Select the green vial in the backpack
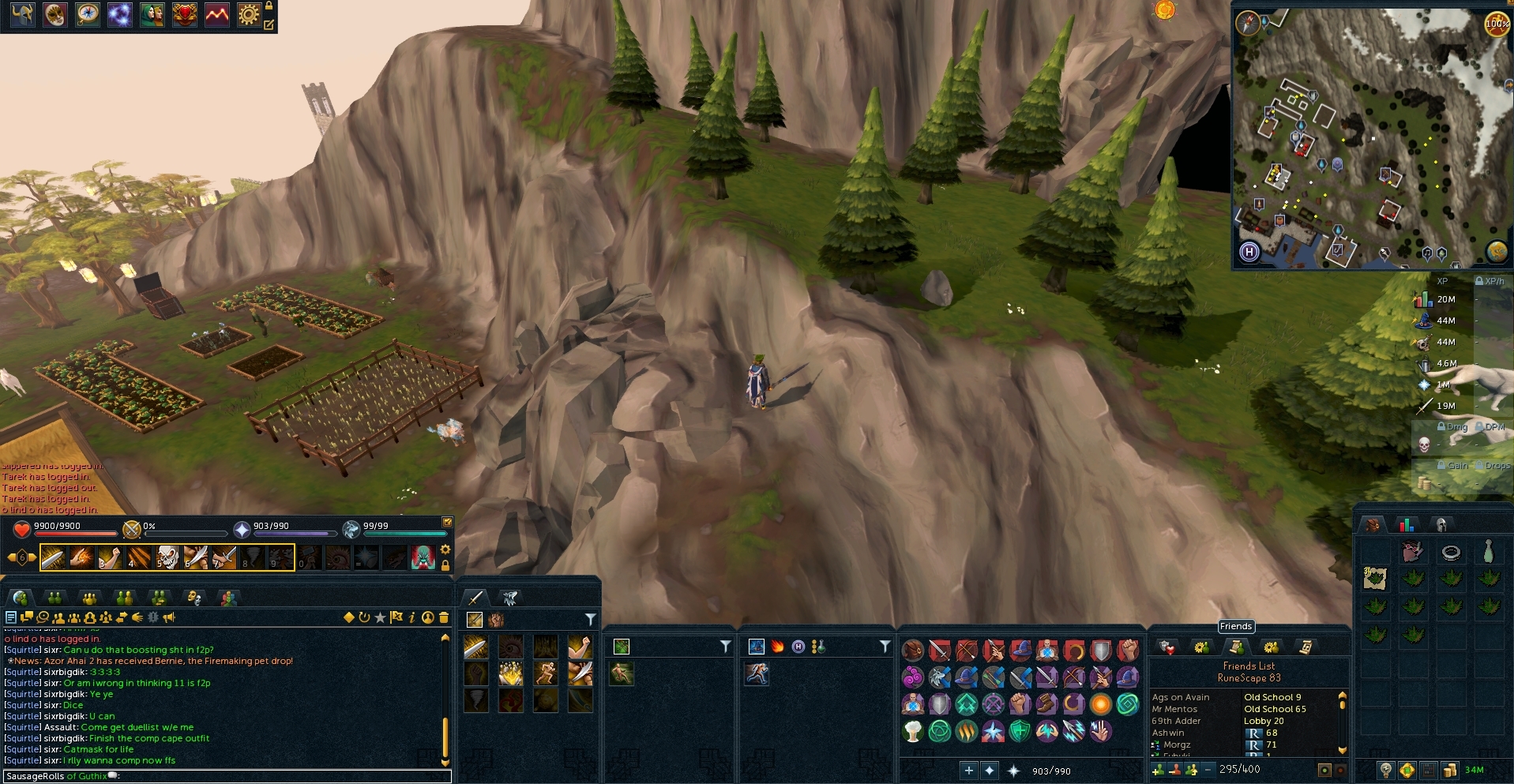1514x784 pixels. [x=1488, y=552]
